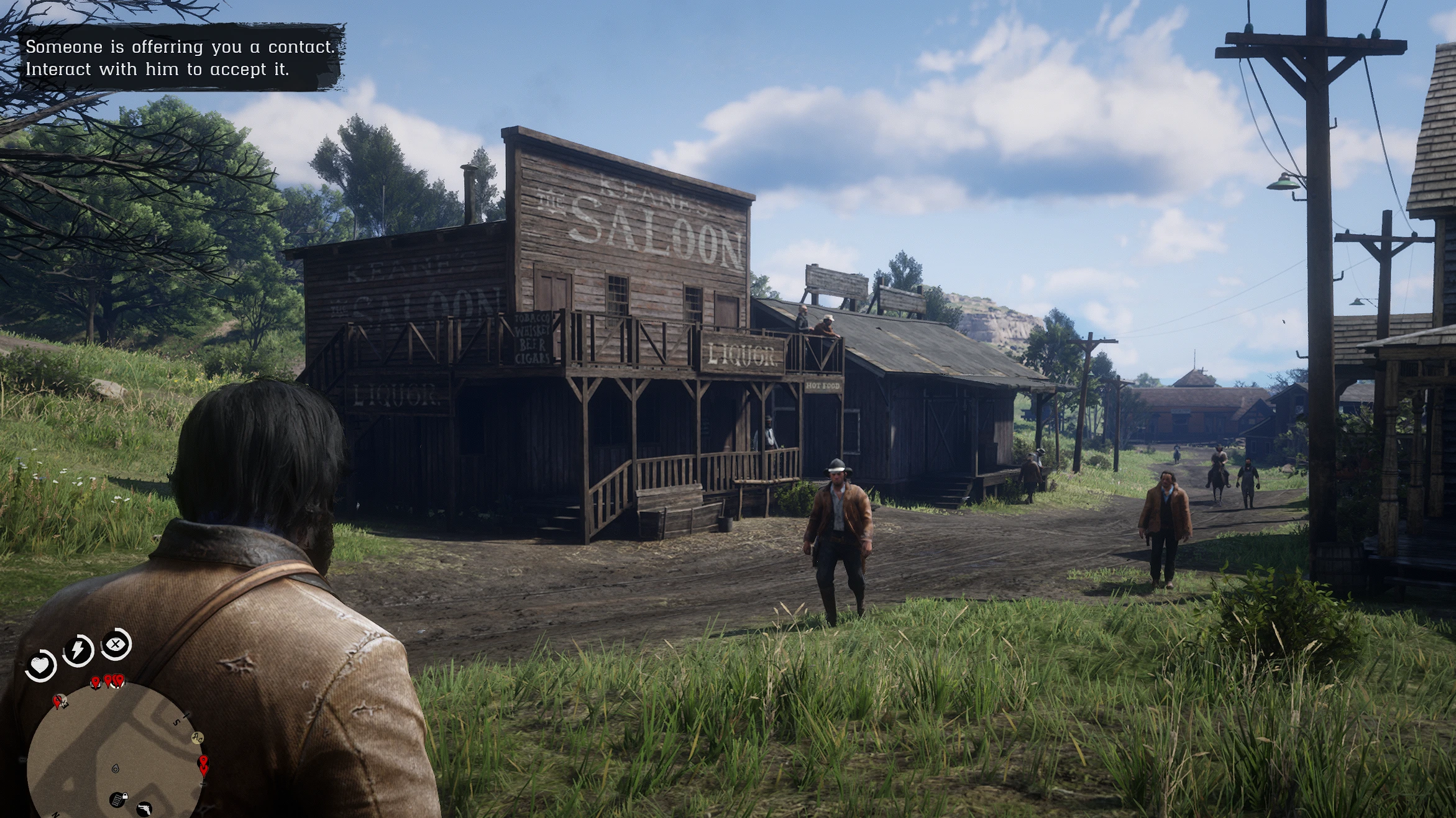This screenshot has width=1456, height=818.
Task: Click the player arrow marker on the minimap
Action: 116,770
